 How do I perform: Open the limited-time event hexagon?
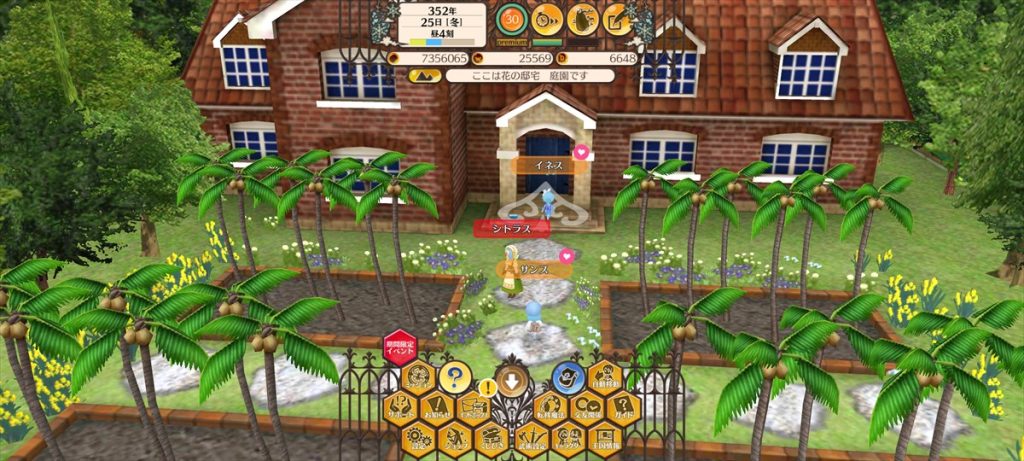pos(400,347)
